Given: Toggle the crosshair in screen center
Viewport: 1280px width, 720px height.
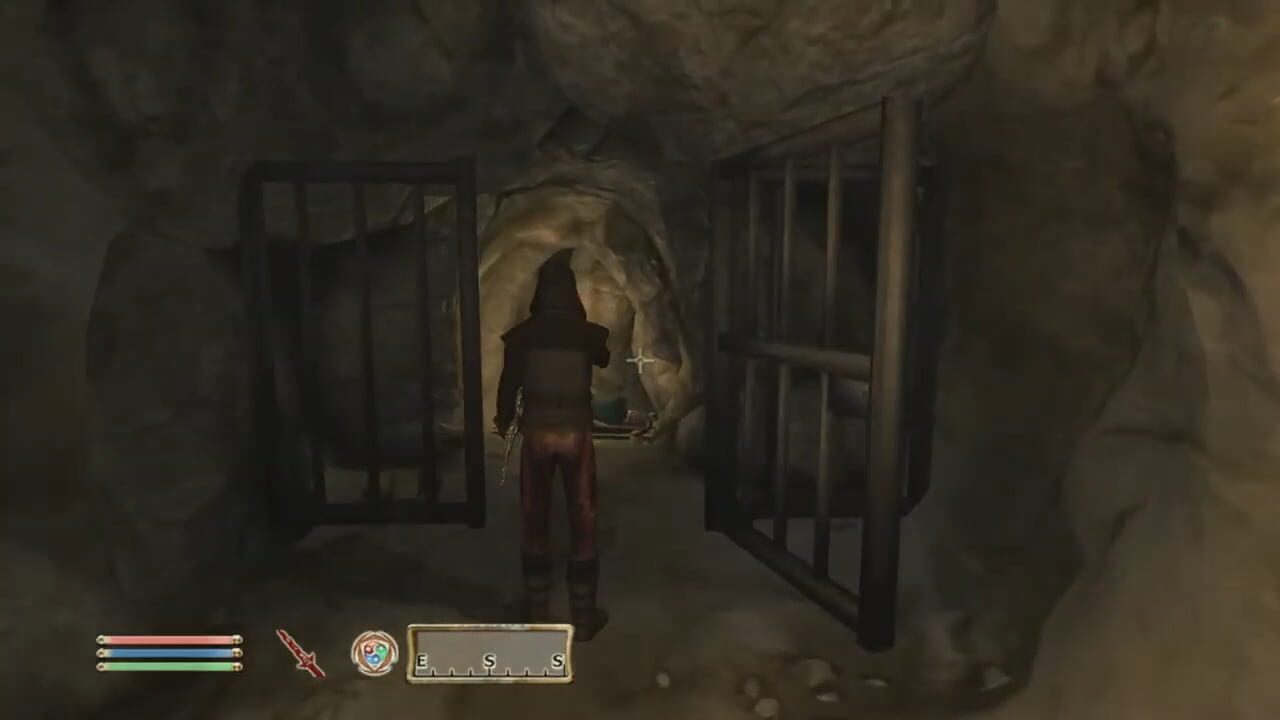Looking at the screenshot, I should [639, 362].
